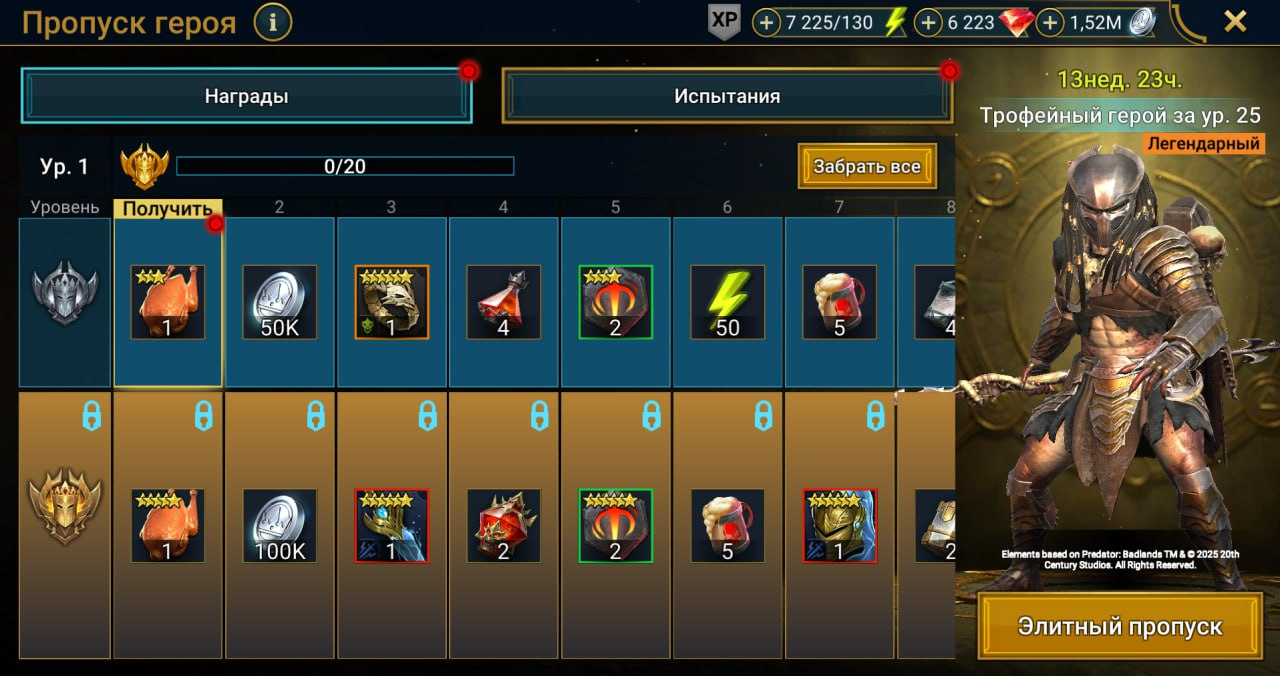Open the XP boost shield icon

(724, 22)
